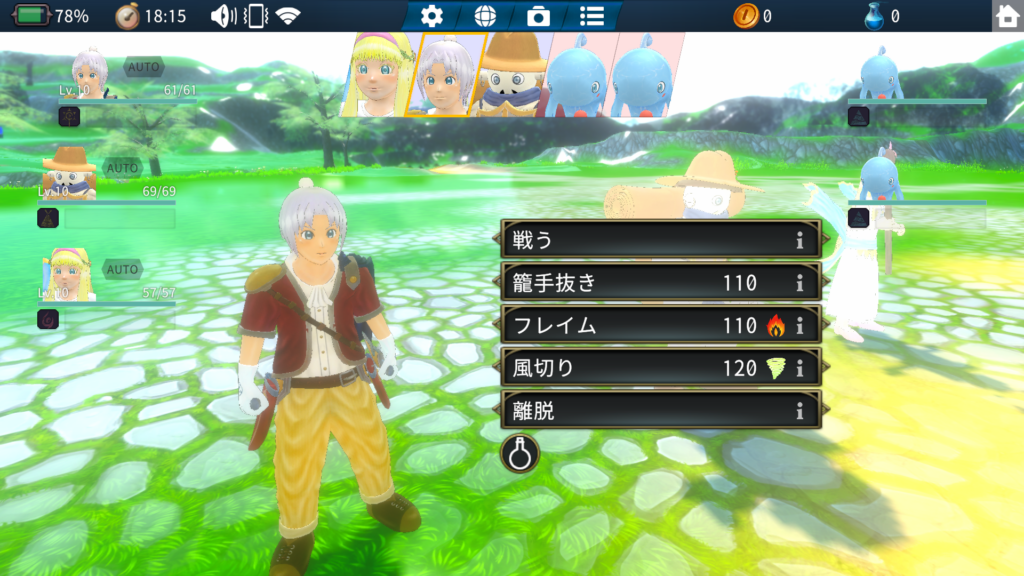
Task: Toggle AUTO for the cowboy hat ally
Action: [123, 168]
